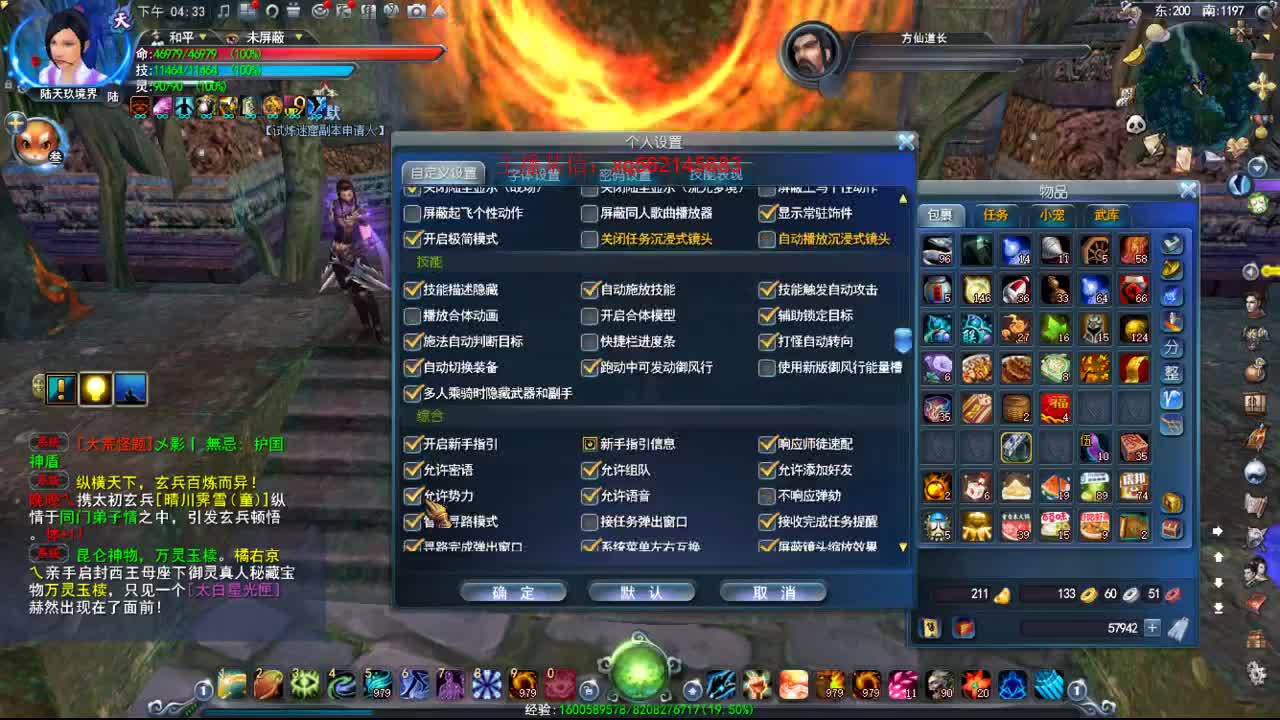The height and width of the screenshot is (720, 1280).
Task: Click the yellow down arrow to reveal more settings
Action: click(902, 547)
